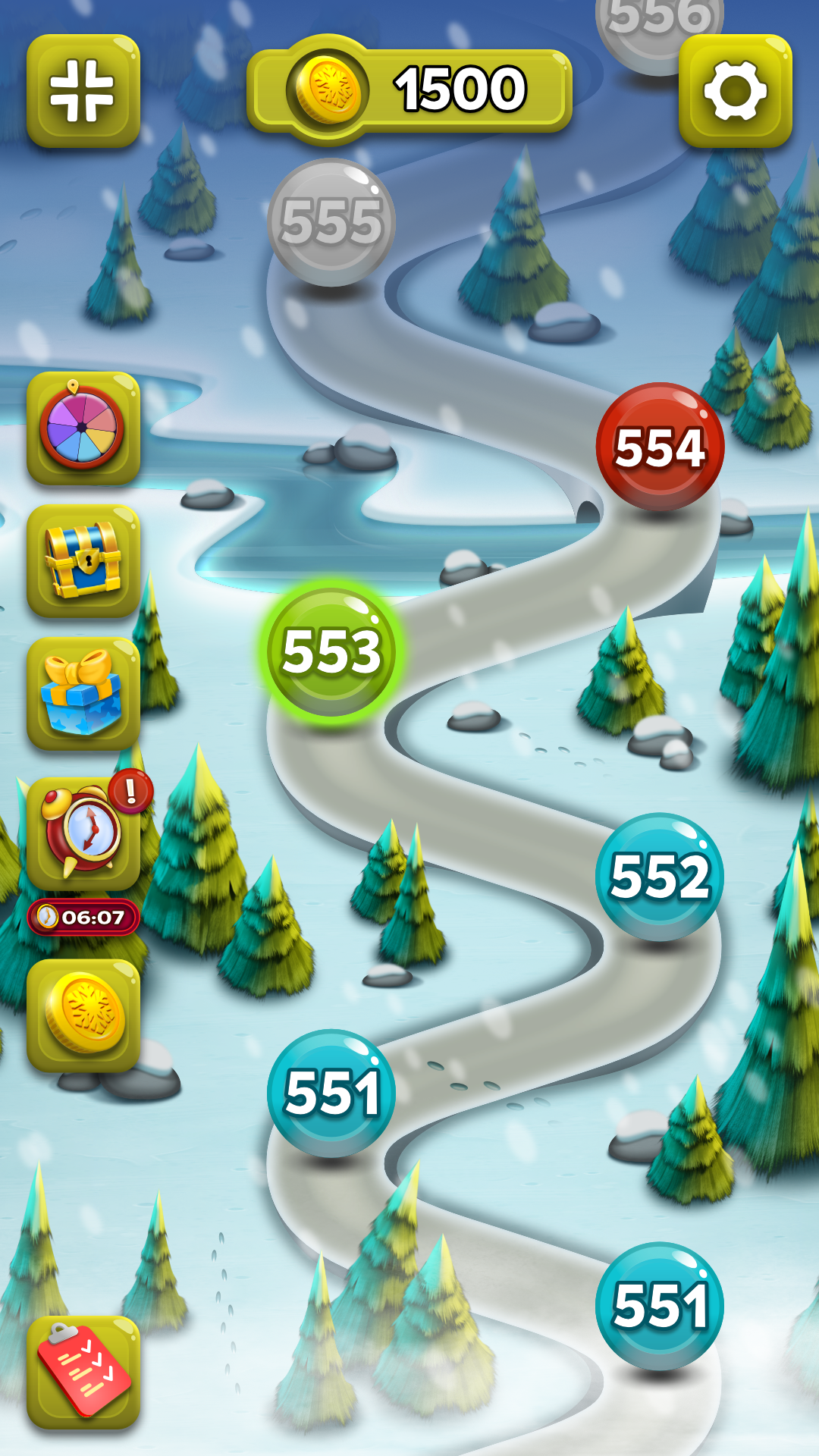The width and height of the screenshot is (819, 1456).
Task: Replay the teal level 552 node
Action: pos(660,876)
